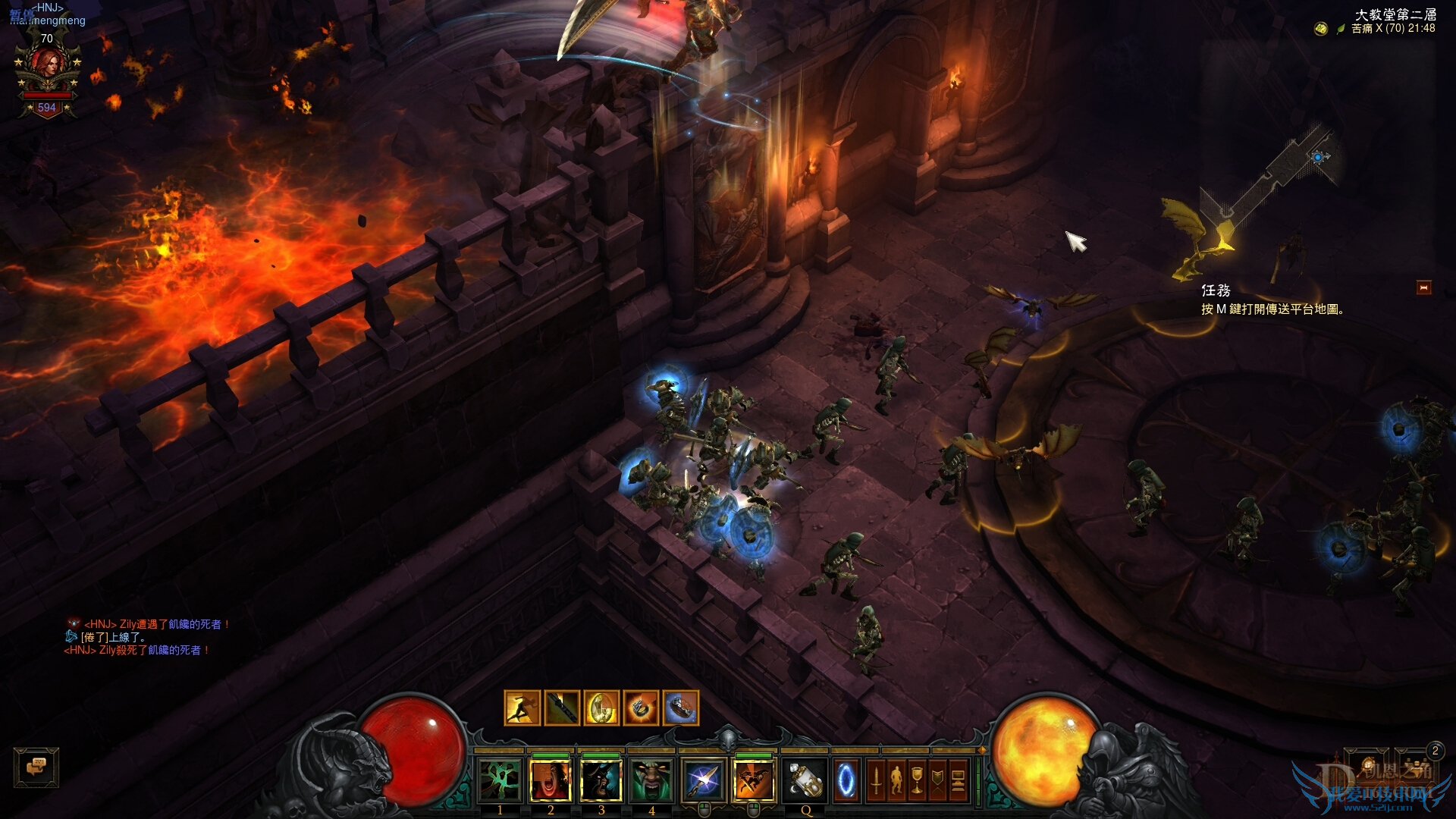Activate the green Ground Stomp skill
Screen dimensions: 1456x819
pos(500,781)
